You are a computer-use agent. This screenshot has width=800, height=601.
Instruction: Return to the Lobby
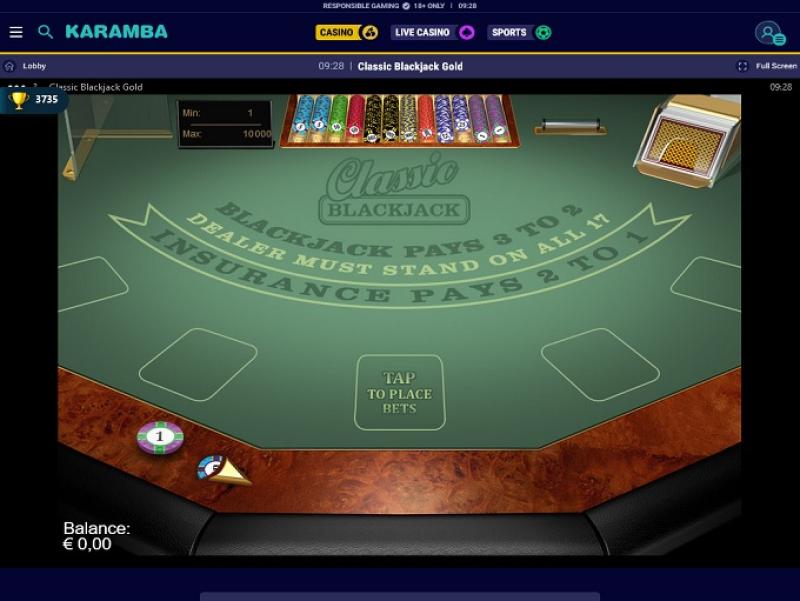(26, 66)
